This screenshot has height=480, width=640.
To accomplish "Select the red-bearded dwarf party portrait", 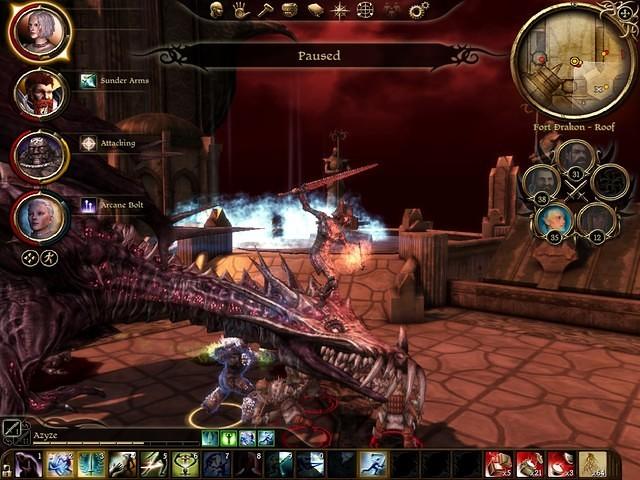I will 40,93.
